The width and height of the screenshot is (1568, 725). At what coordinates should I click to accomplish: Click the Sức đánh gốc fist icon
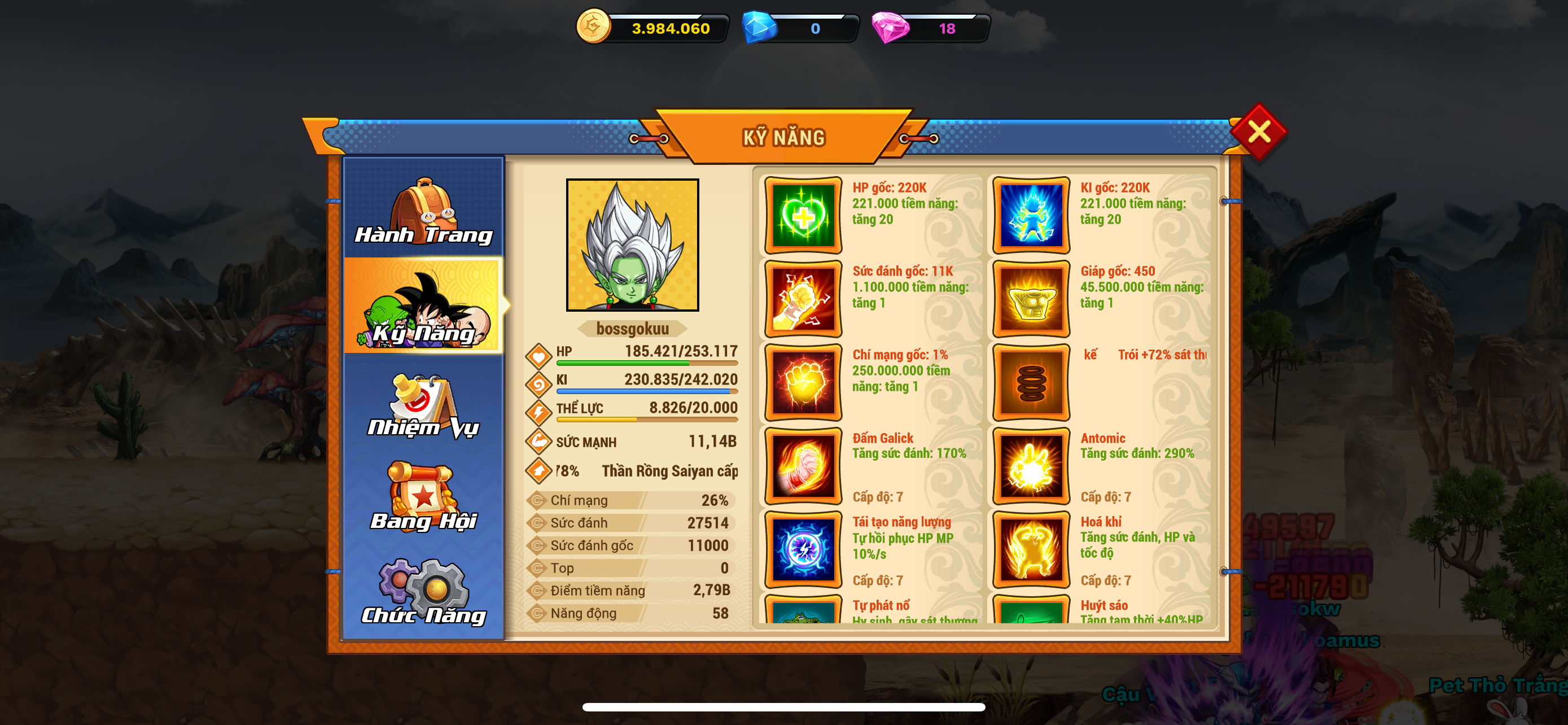tap(803, 299)
